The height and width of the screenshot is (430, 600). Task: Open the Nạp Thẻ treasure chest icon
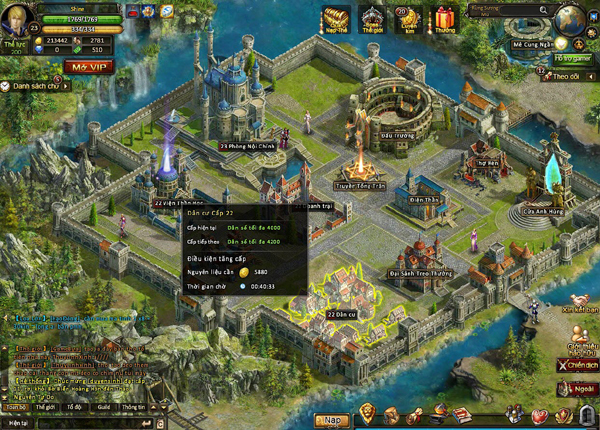coord(334,20)
